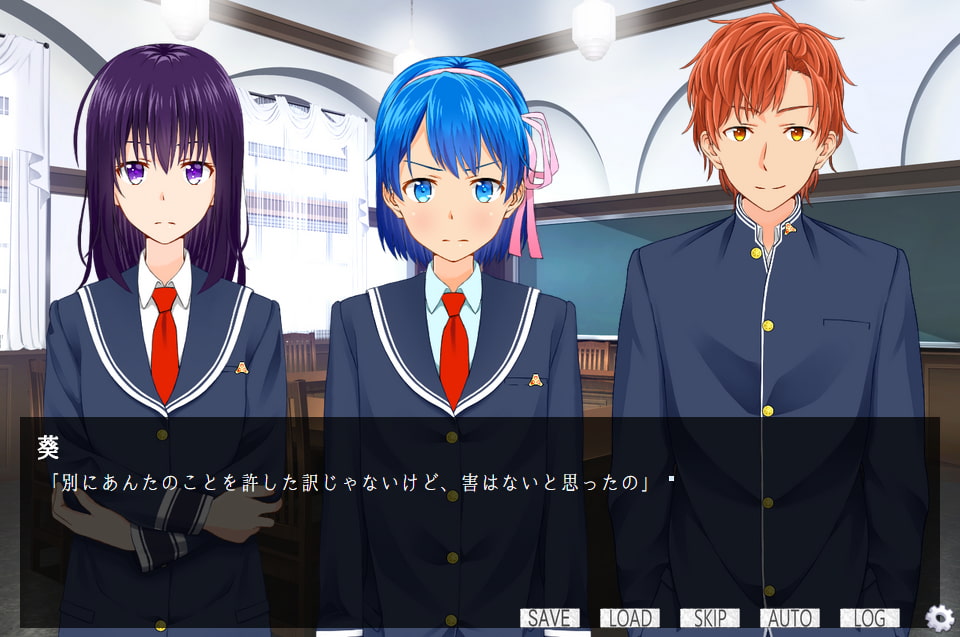
Task: Open the LOAD menu
Action: (629, 618)
